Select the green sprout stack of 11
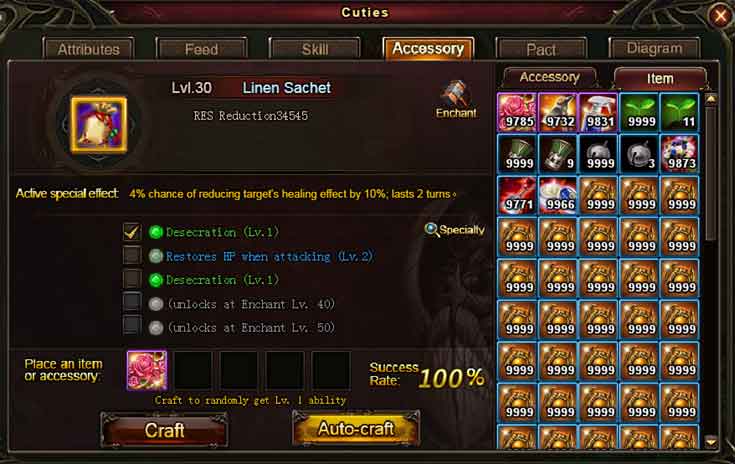Screen dimensions: 735x464 680,113
